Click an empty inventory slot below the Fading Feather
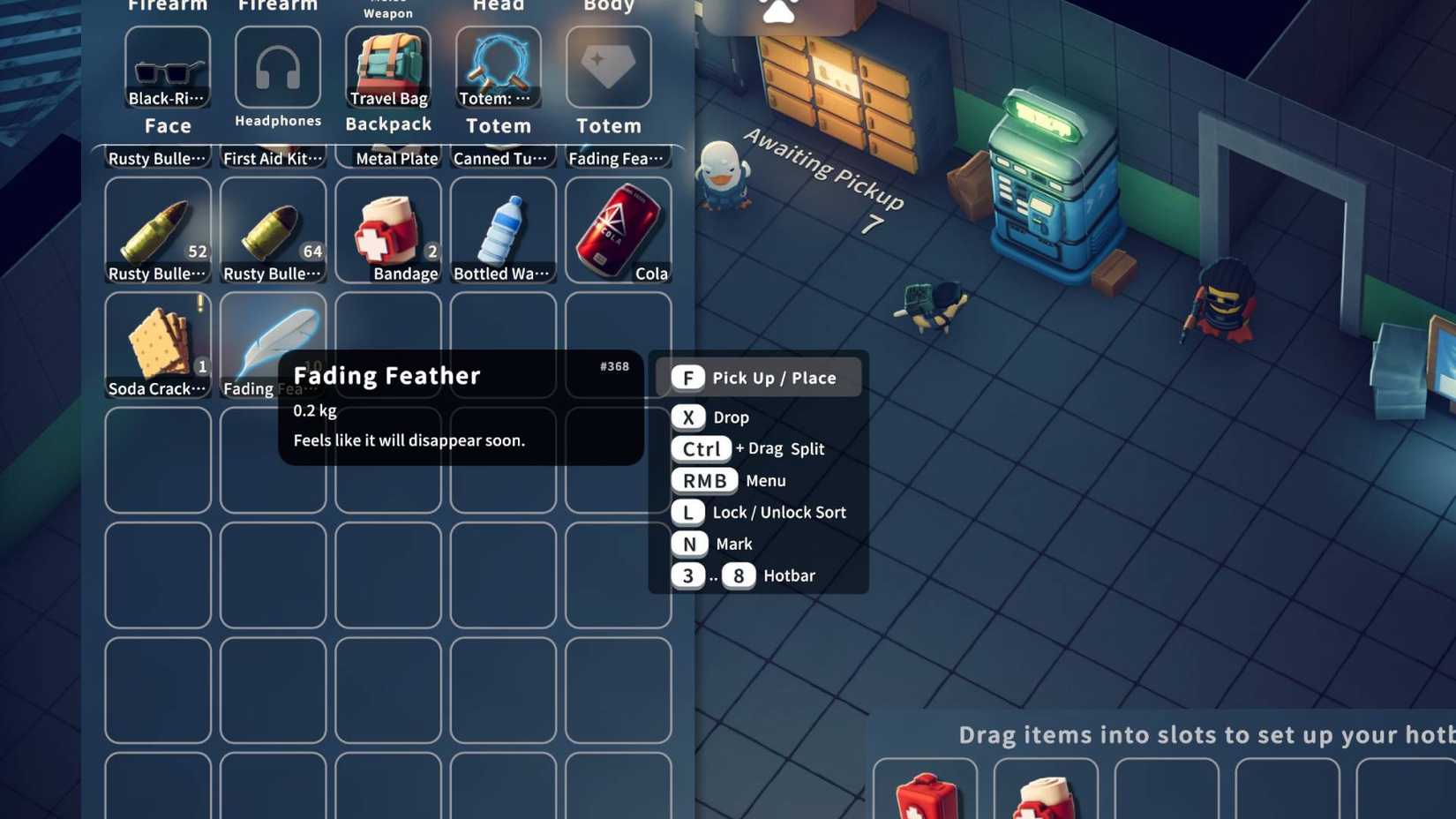1456x819 pixels. (274, 459)
